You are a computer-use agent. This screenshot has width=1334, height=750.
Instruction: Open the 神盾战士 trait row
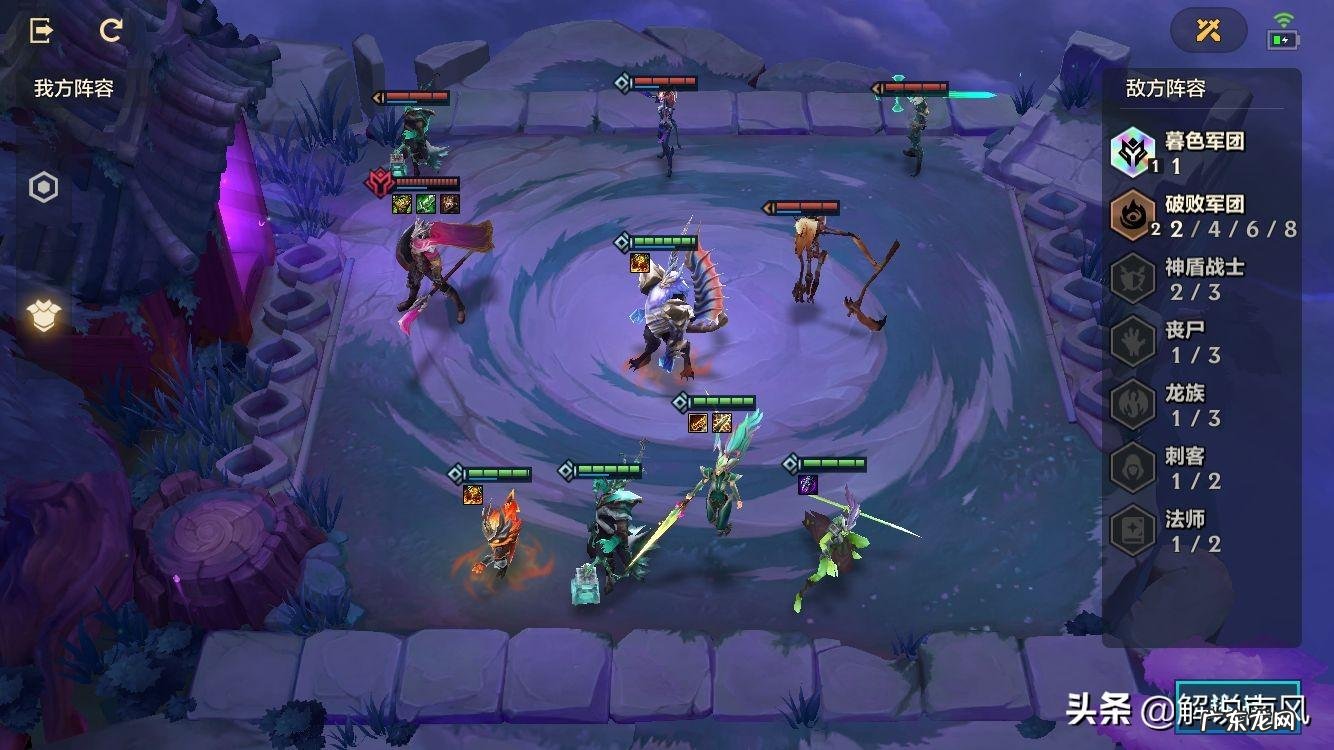pos(1200,279)
